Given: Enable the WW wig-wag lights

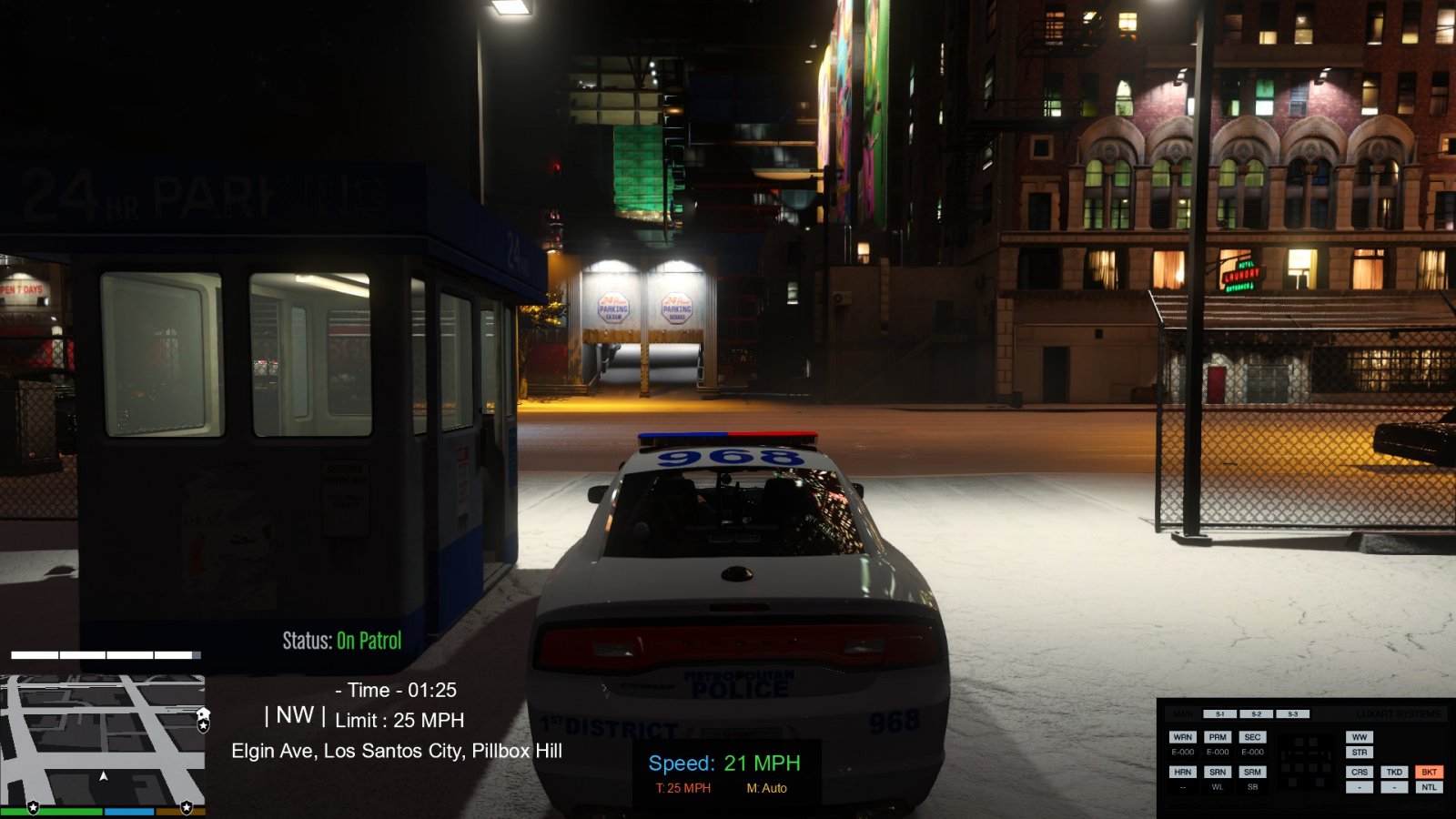Looking at the screenshot, I should pyautogui.click(x=1360, y=737).
